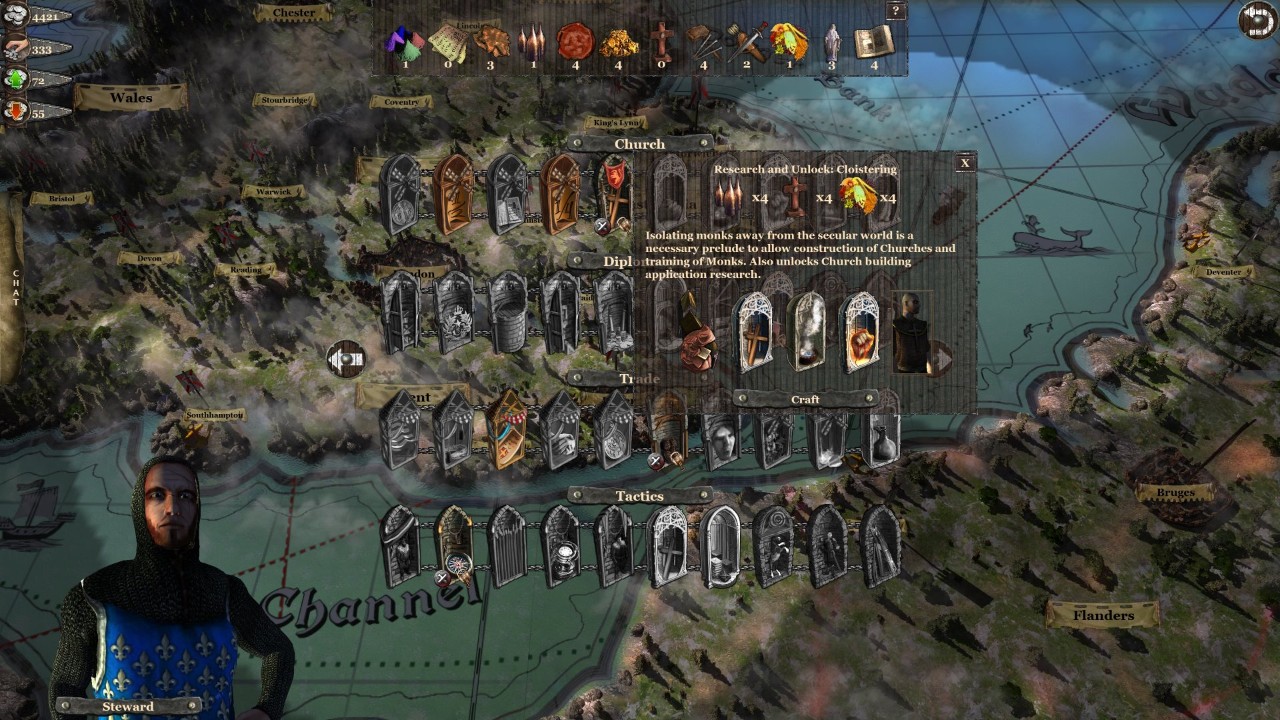This screenshot has height=720, width=1280.
Task: Click the arrow beside the monk portrait
Action: (x=940, y=355)
